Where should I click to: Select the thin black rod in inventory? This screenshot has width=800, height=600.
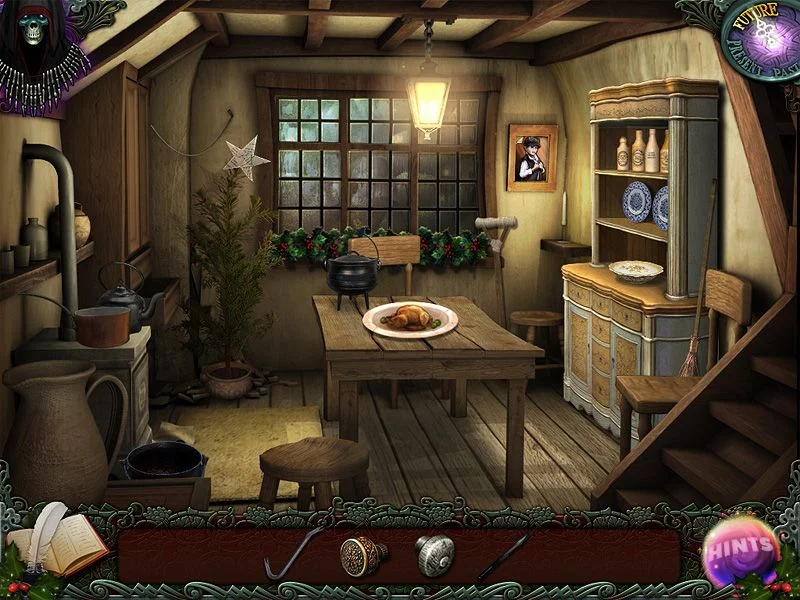point(503,556)
